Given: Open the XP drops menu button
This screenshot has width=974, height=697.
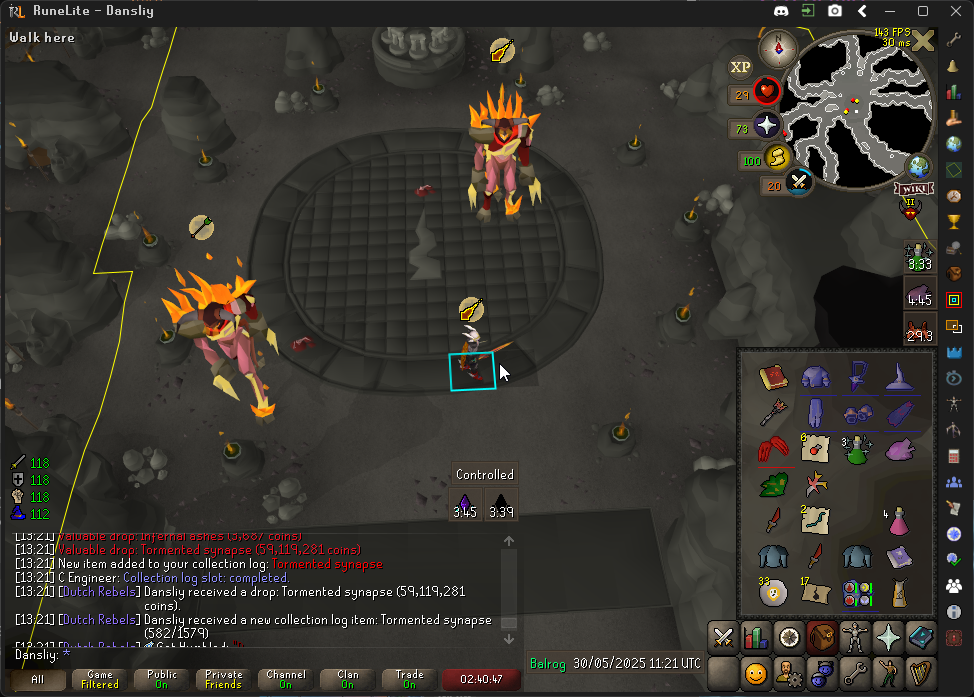Looking at the screenshot, I should pyautogui.click(x=741, y=67).
